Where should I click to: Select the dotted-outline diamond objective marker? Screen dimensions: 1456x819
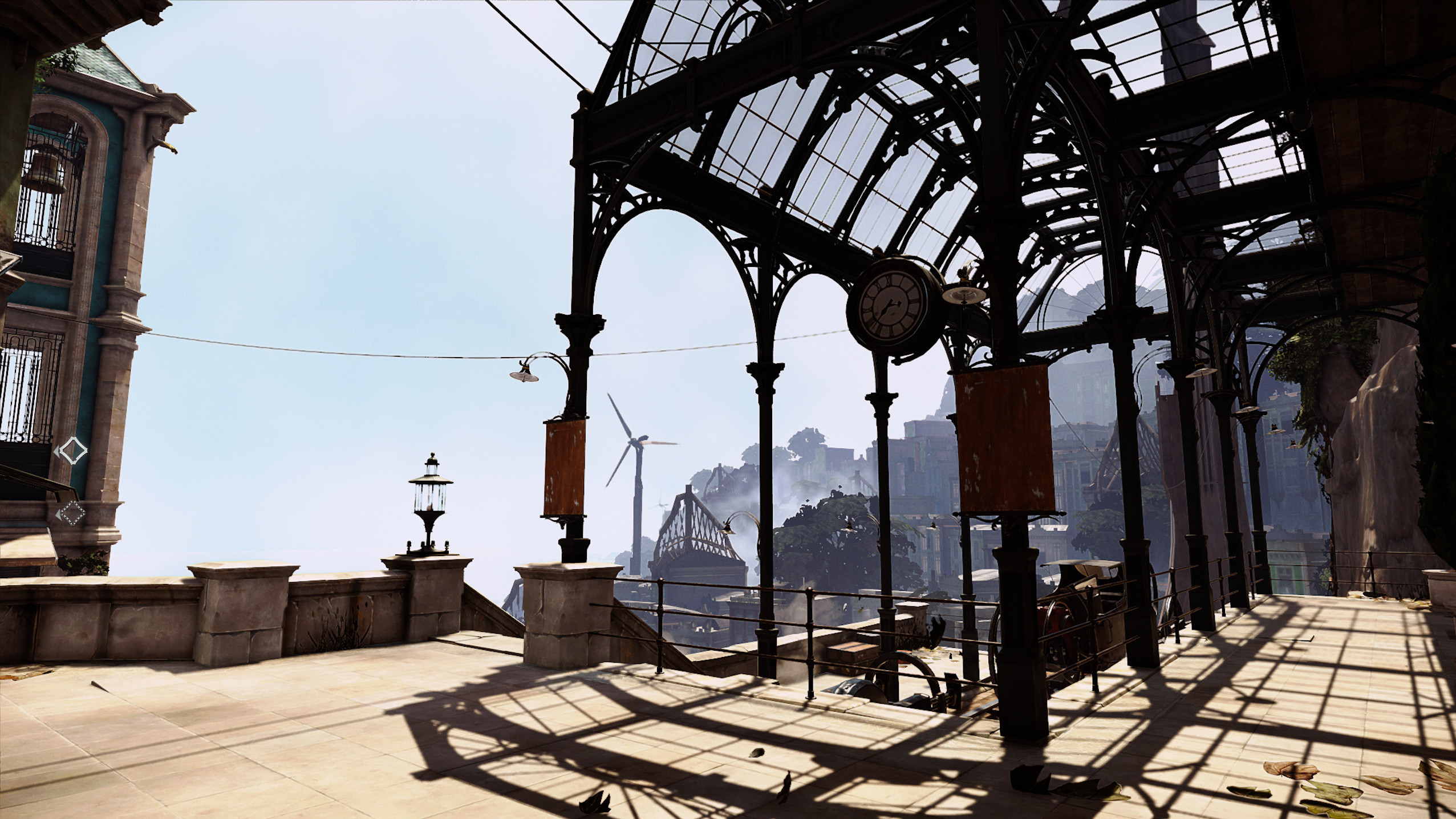pyautogui.click(x=72, y=514)
